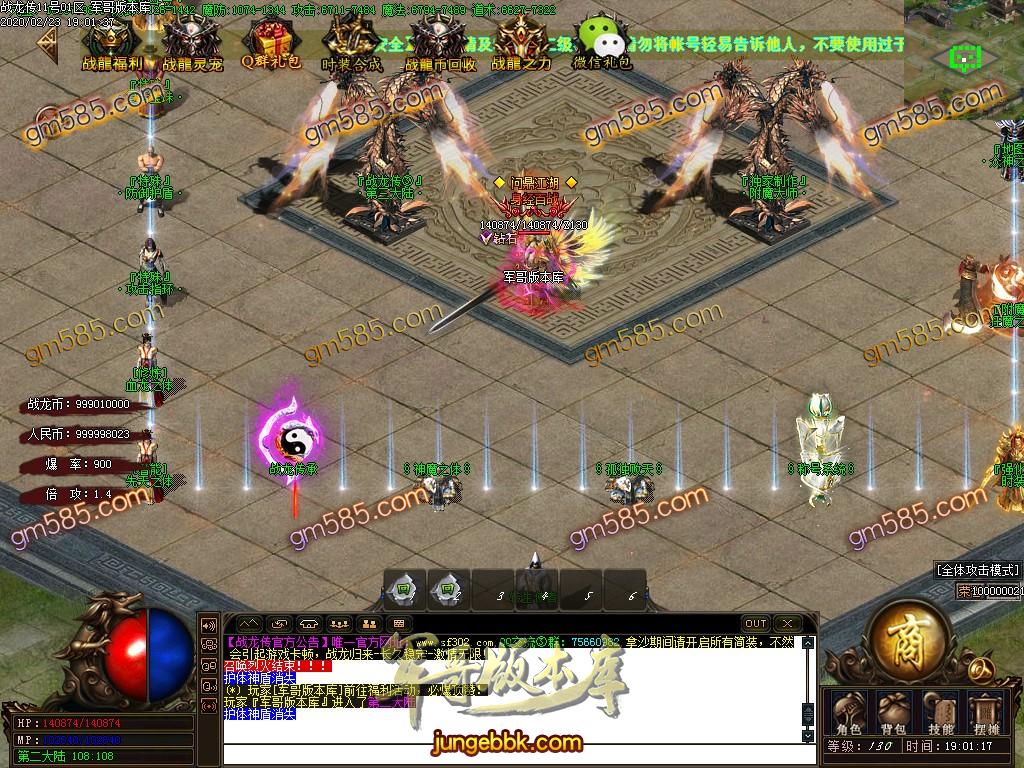This screenshot has height=768, width=1024.
Task: Open the 技能 skills panel
Action: pyautogui.click(x=940, y=711)
